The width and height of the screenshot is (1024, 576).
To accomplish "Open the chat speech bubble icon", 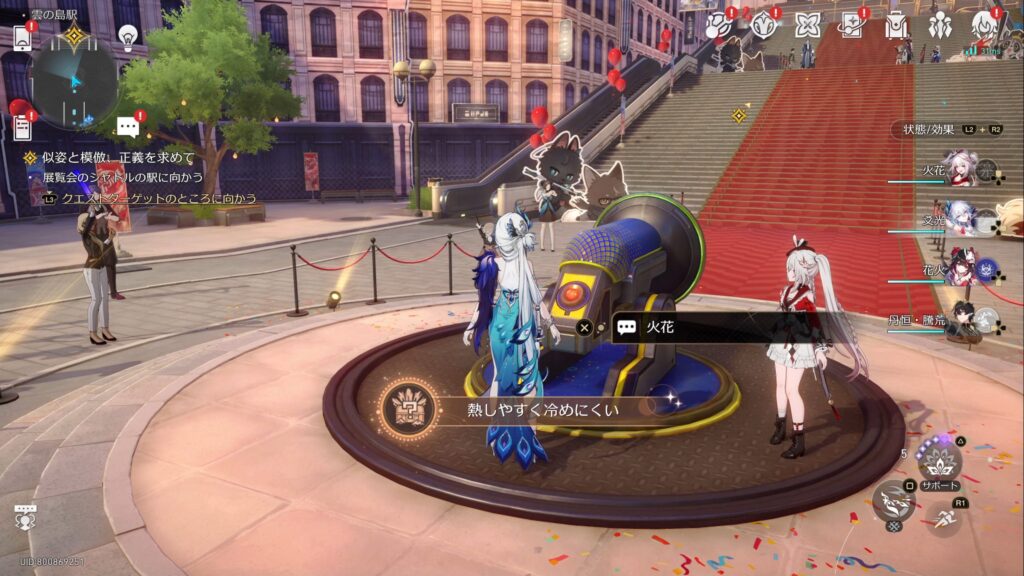I will coord(127,126).
